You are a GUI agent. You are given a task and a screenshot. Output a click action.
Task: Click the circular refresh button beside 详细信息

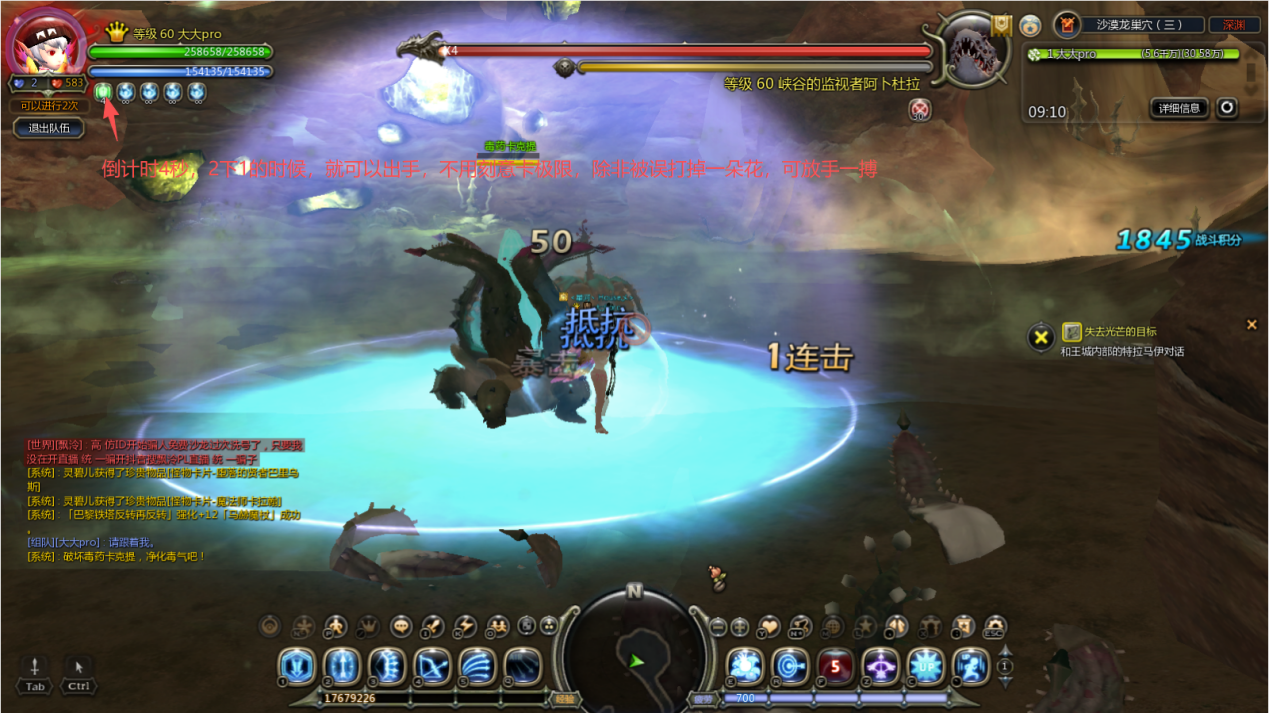point(1227,108)
